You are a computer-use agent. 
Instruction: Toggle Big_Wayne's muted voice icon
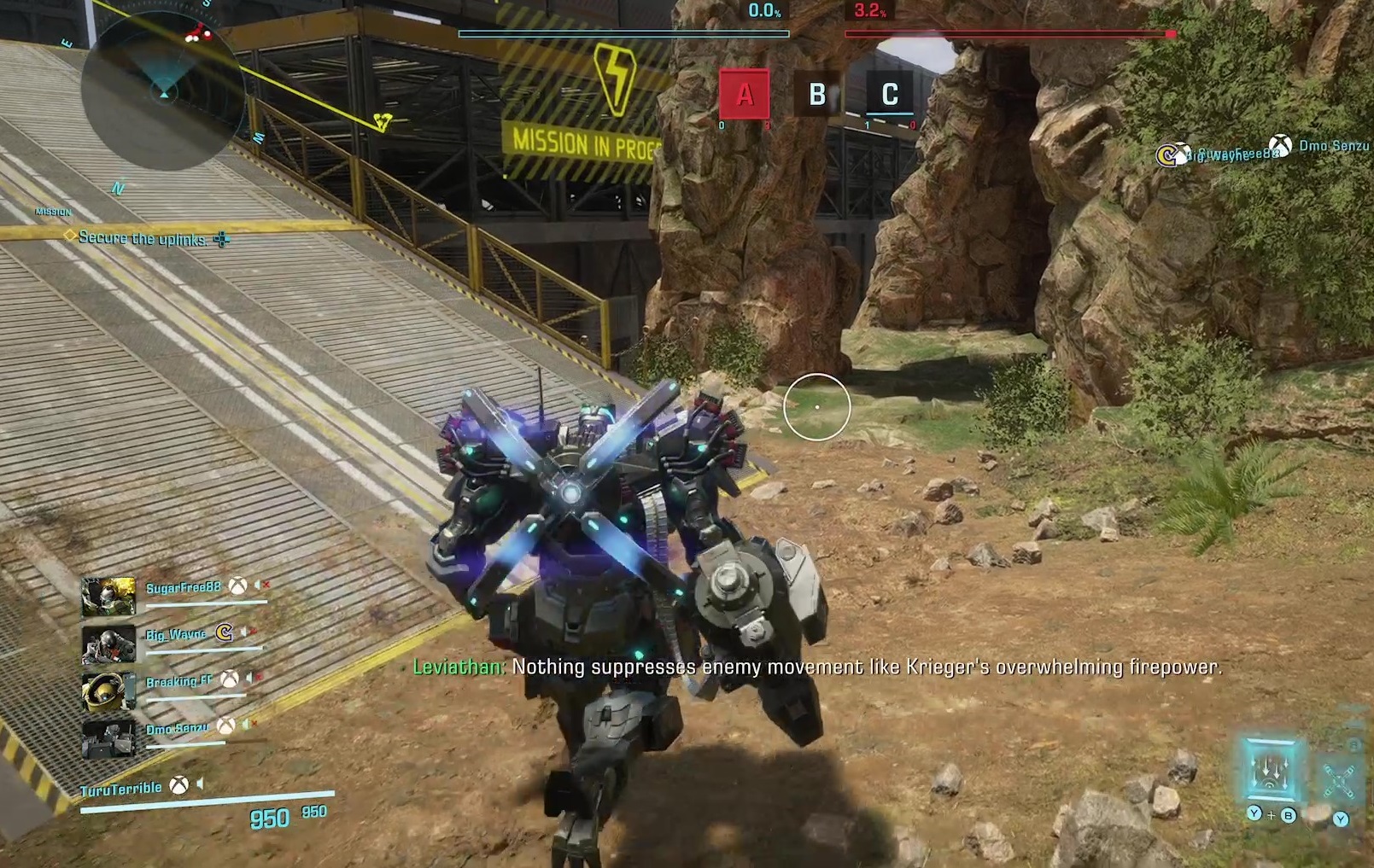pyautogui.click(x=248, y=632)
